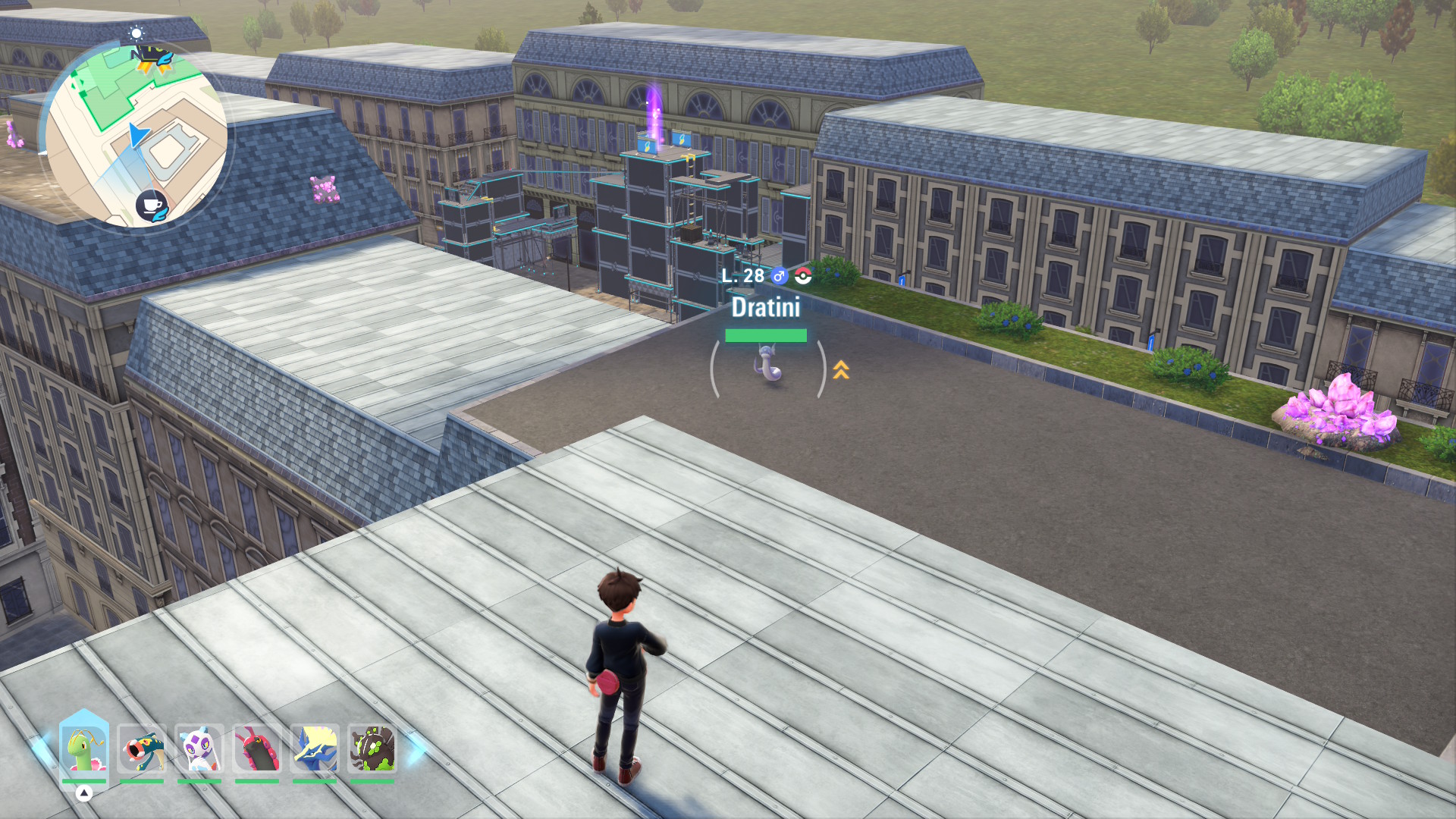Click the right arrow beside party bar
Screen dimensions: 1456x819
(416, 749)
